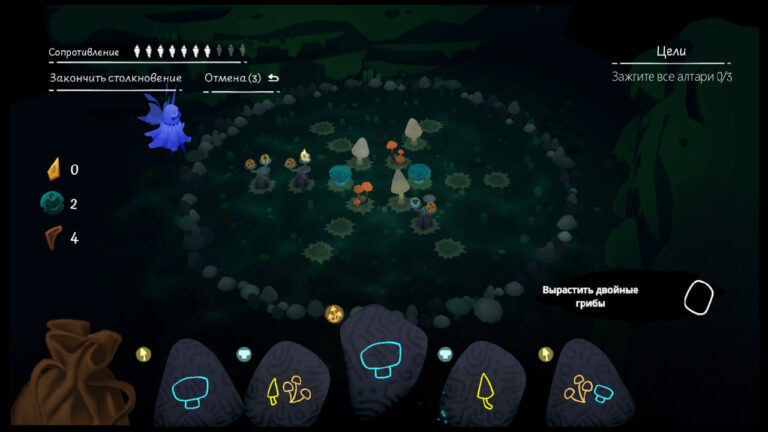Activate the "Вырастить двойные грибы" rune
This screenshot has width=768, height=432.
coord(699,297)
